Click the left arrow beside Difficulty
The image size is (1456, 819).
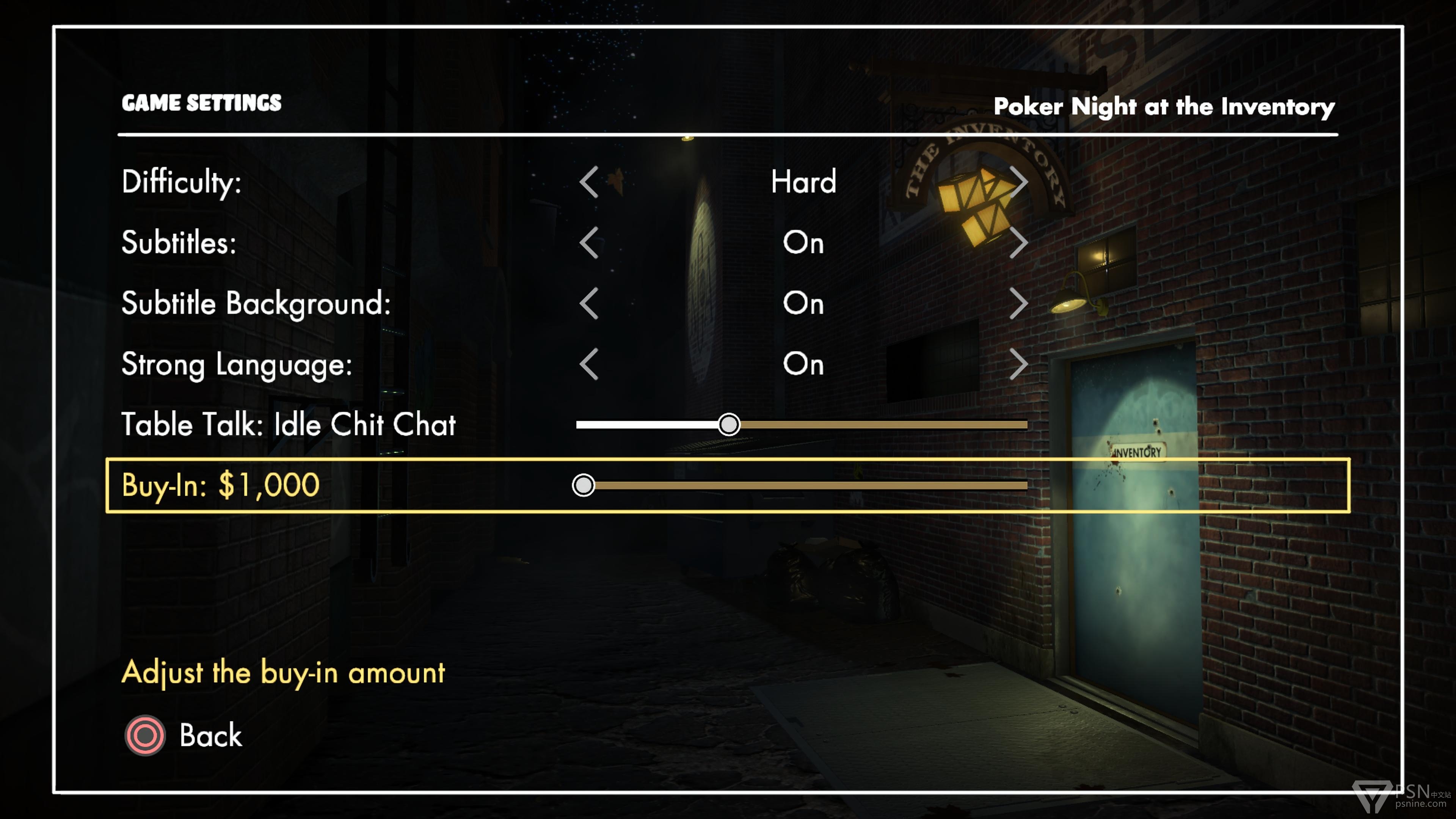(589, 182)
